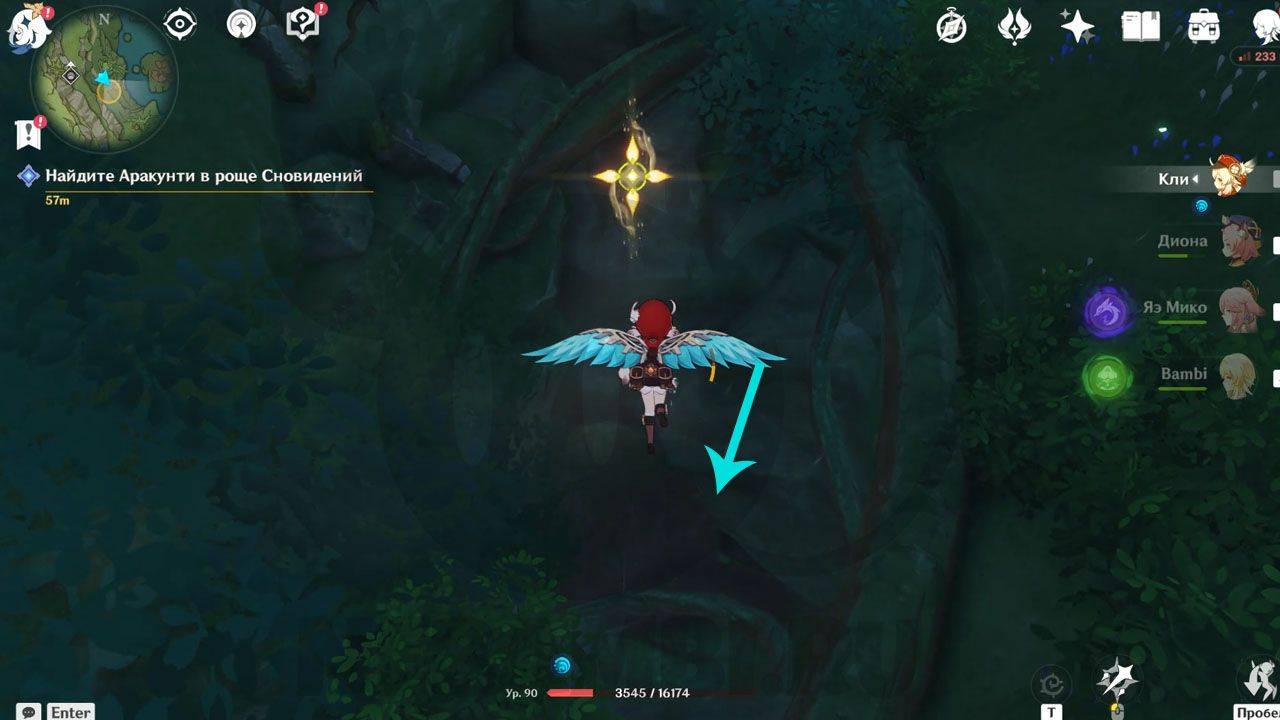
Task: Open the character portrait icon at top right
Action: coord(1264,26)
